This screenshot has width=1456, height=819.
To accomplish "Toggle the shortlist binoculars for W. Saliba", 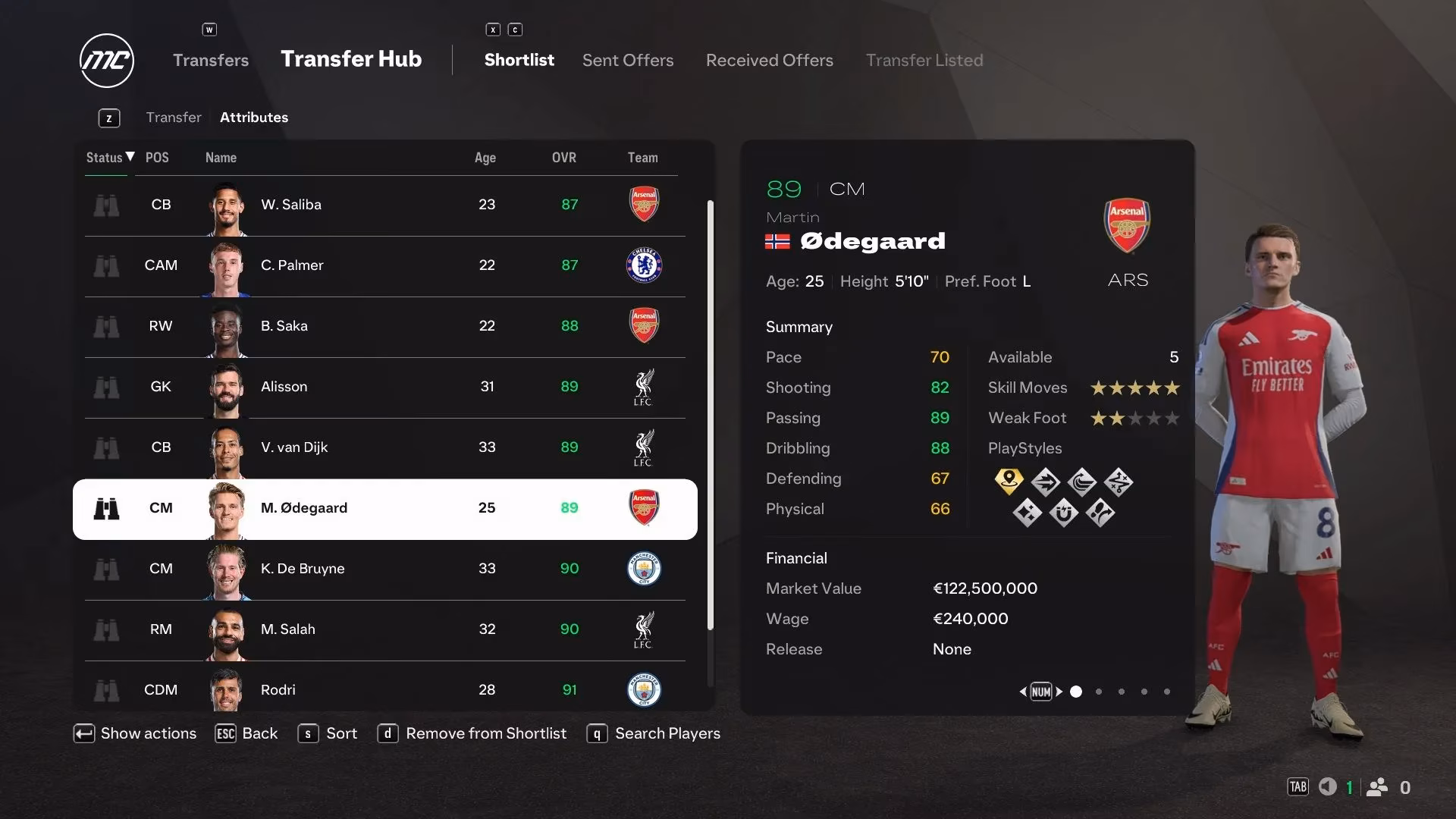I will click(x=107, y=206).
